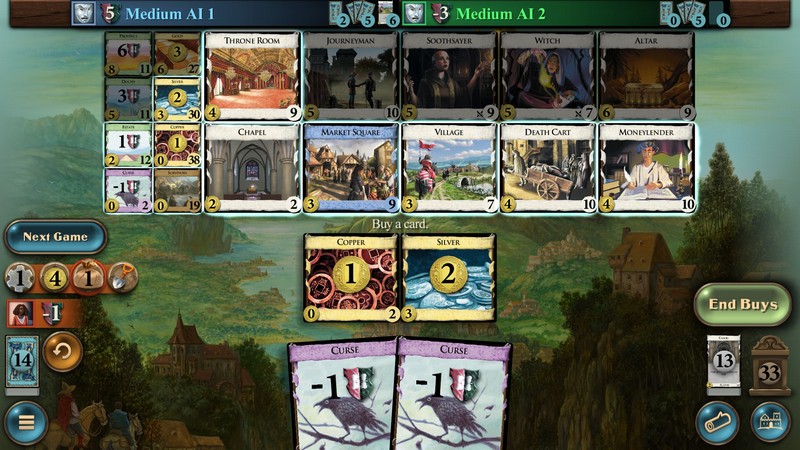Purchase the Market Square card
The height and width of the screenshot is (450, 800).
click(350, 167)
